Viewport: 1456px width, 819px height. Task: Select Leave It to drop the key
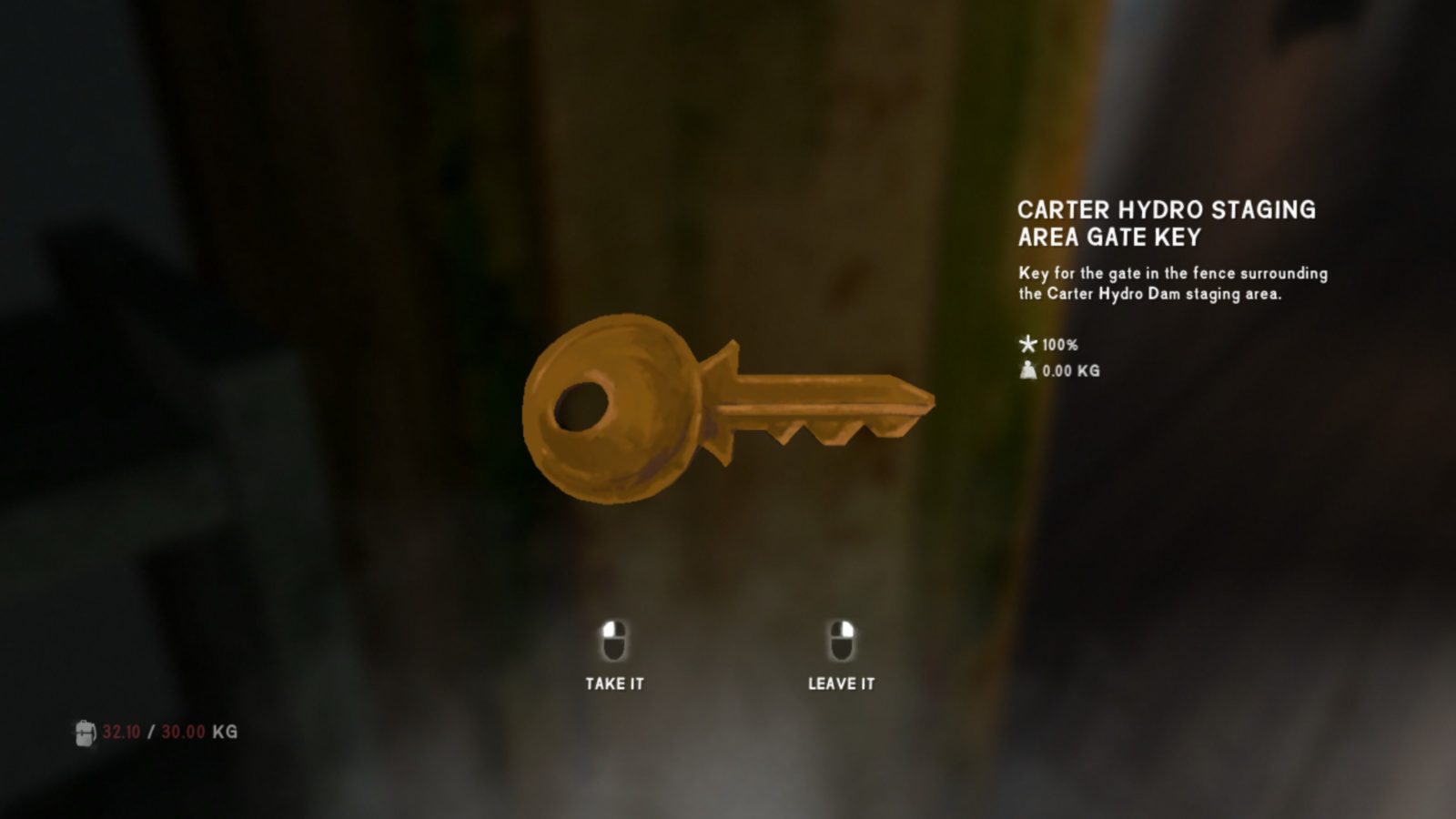click(x=841, y=657)
